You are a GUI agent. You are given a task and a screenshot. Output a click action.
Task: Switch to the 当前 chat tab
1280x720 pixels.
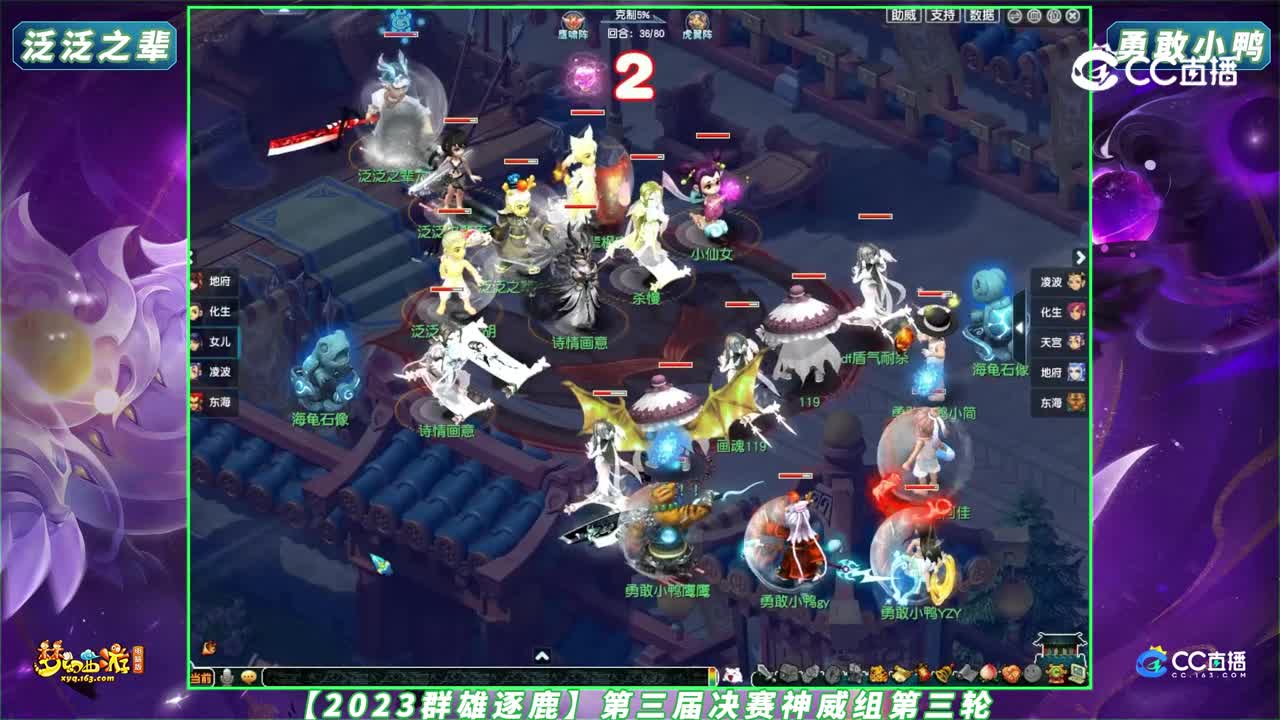[x=203, y=678]
